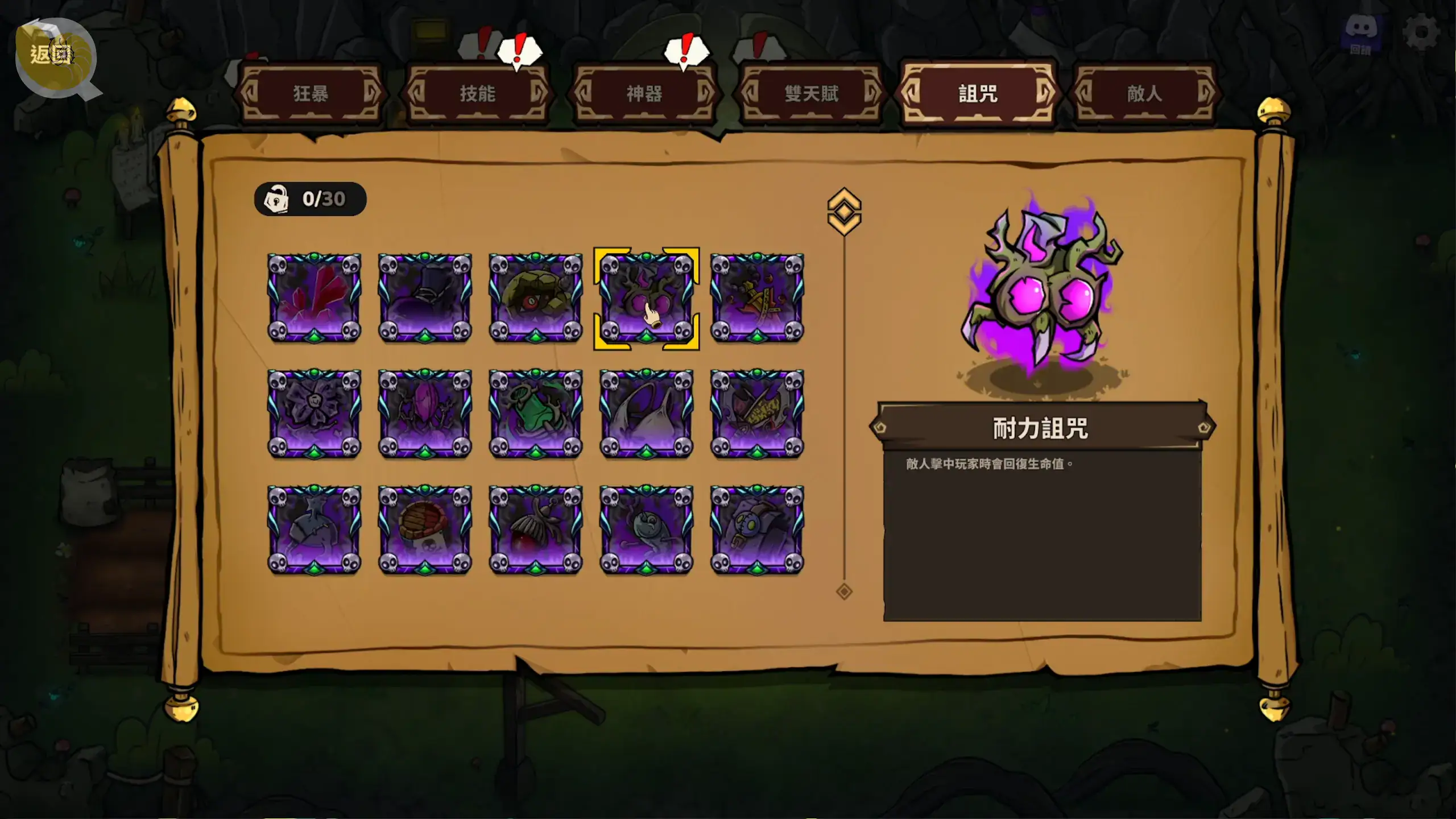The width and height of the screenshot is (1456, 819).
Task: Click the scrollbar's gold diamond handle
Action: pos(844,212)
